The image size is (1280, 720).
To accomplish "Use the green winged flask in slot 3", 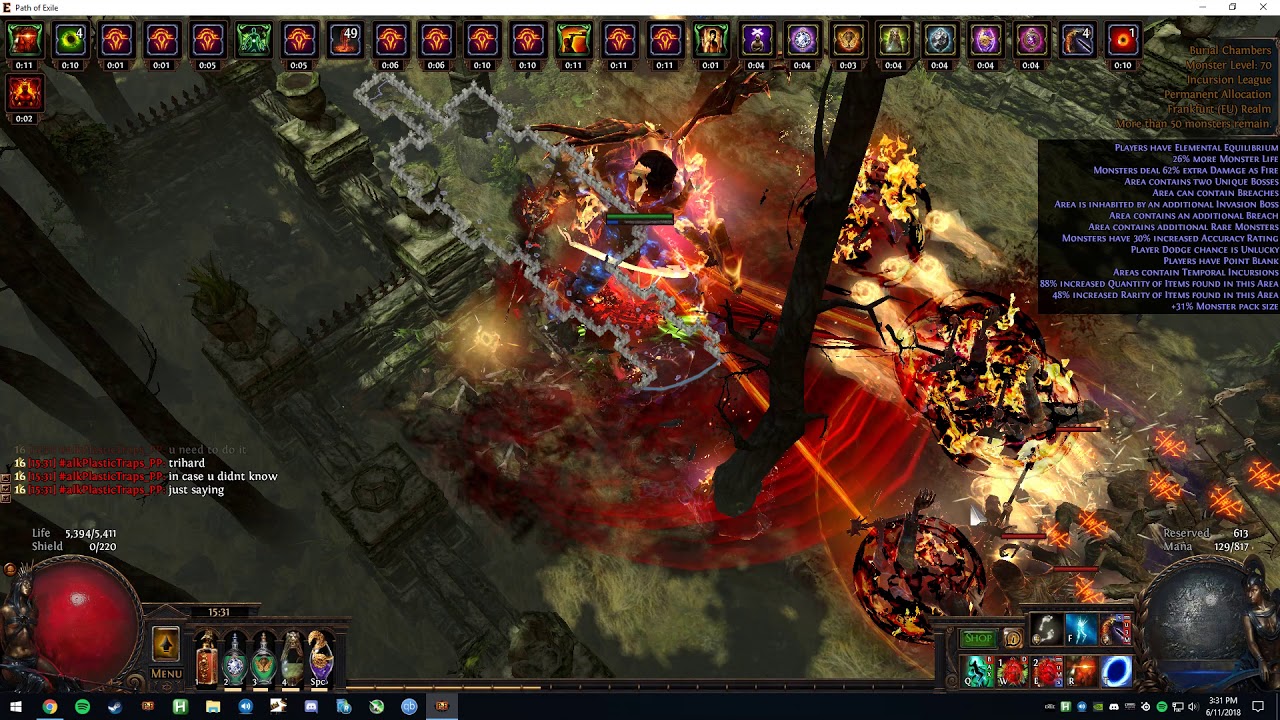I will [x=263, y=658].
